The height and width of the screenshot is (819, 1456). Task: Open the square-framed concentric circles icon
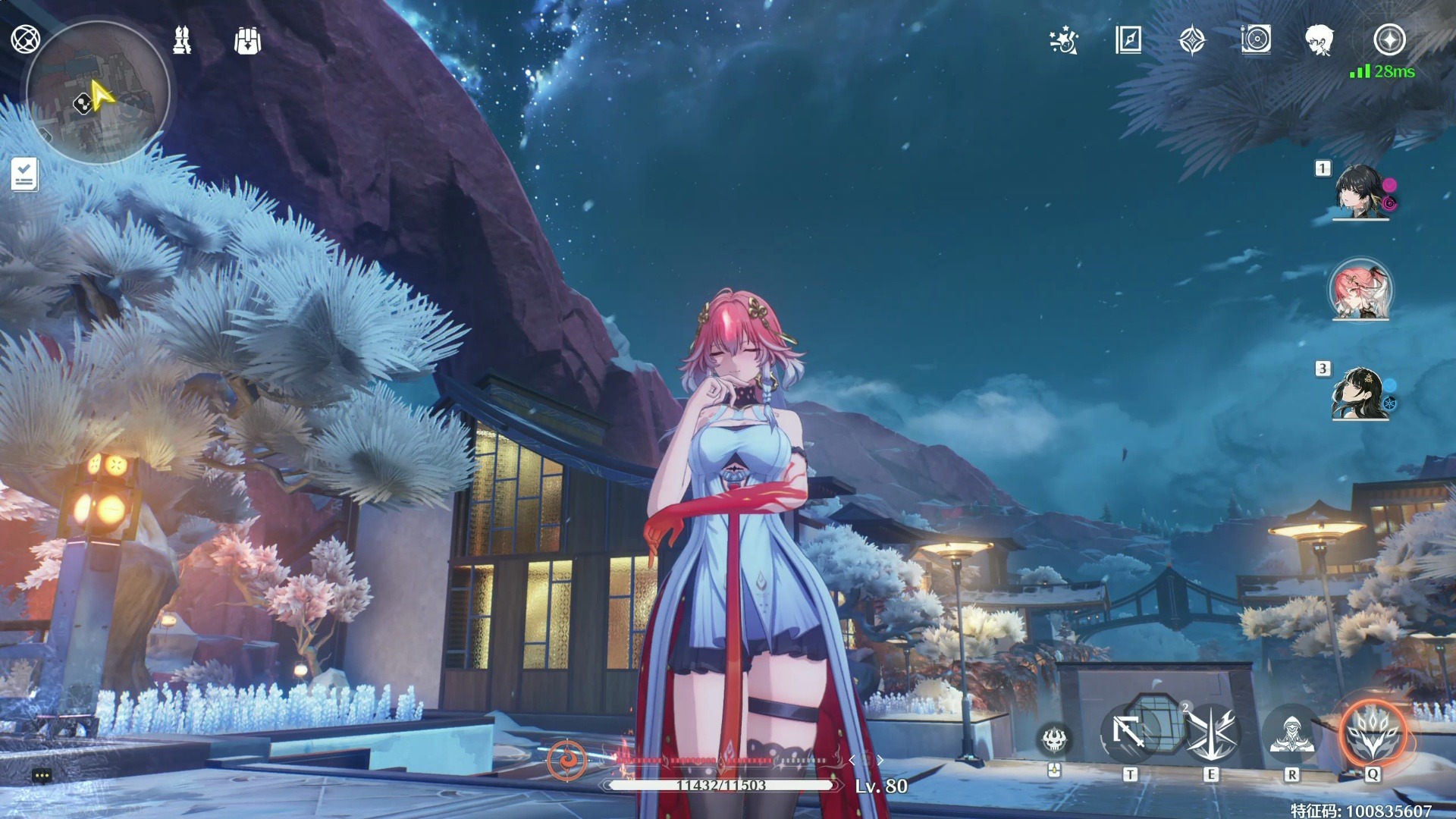point(1256,39)
